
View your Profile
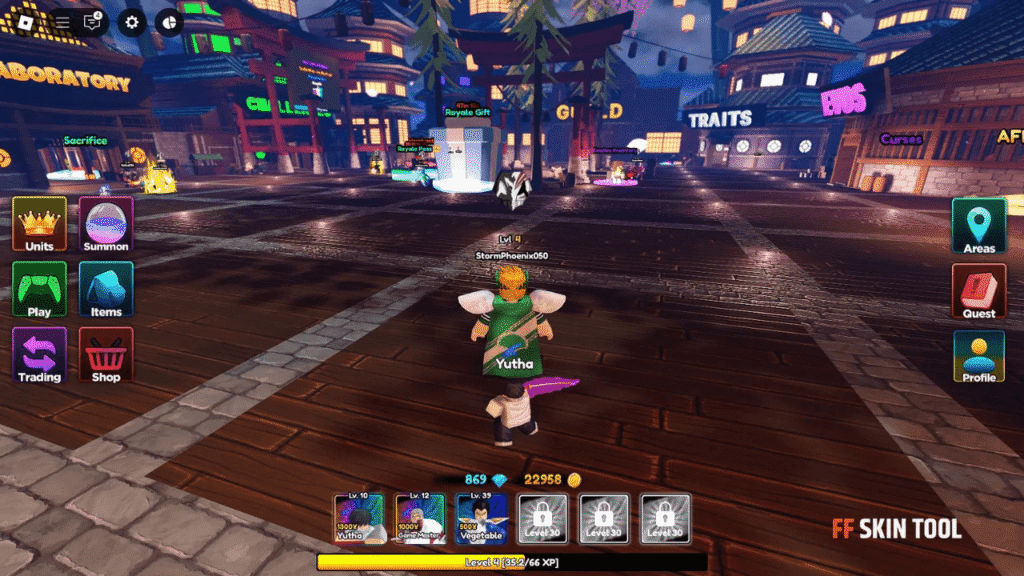[979, 357]
